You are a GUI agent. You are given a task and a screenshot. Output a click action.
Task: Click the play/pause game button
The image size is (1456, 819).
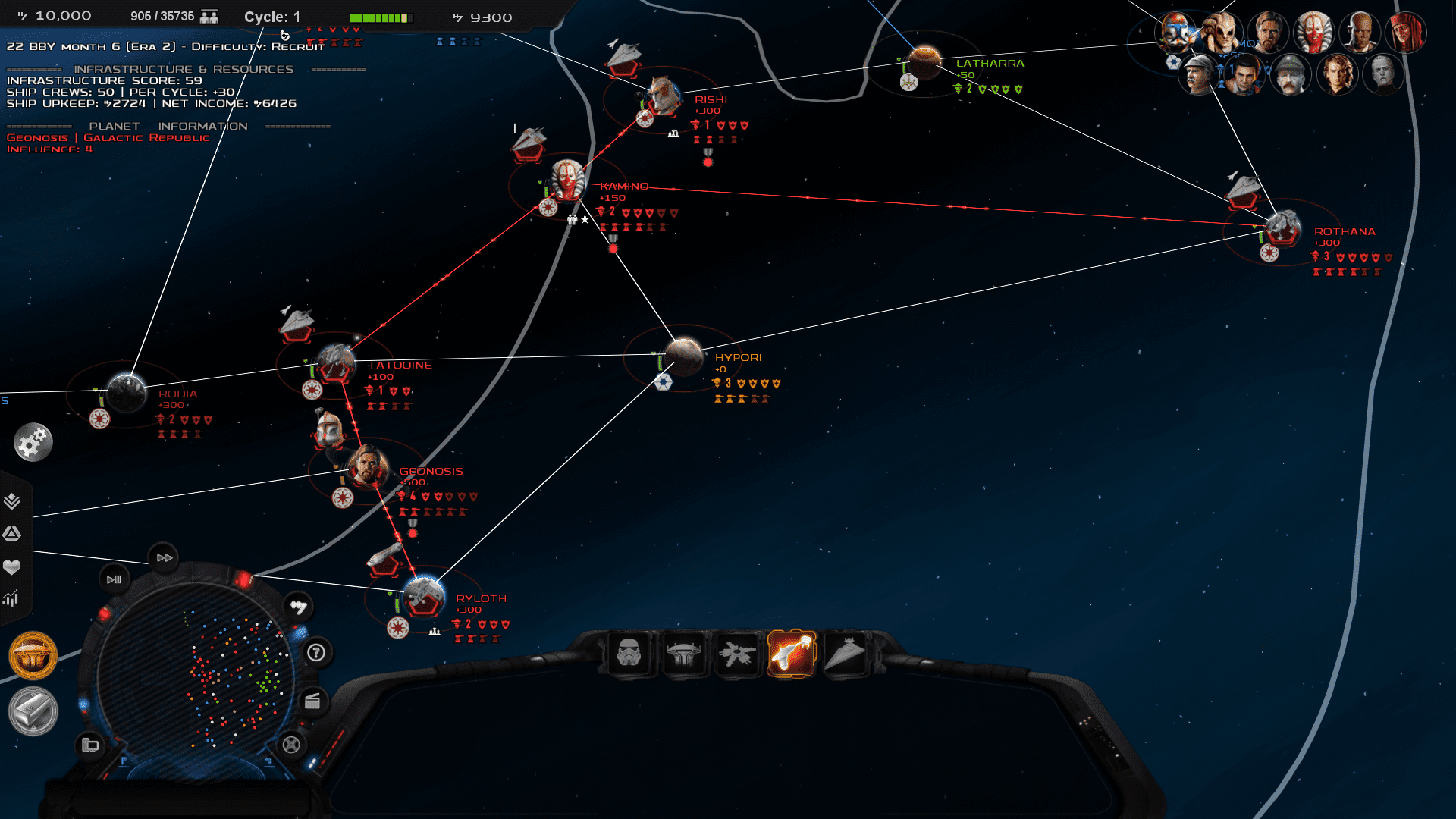pyautogui.click(x=114, y=579)
